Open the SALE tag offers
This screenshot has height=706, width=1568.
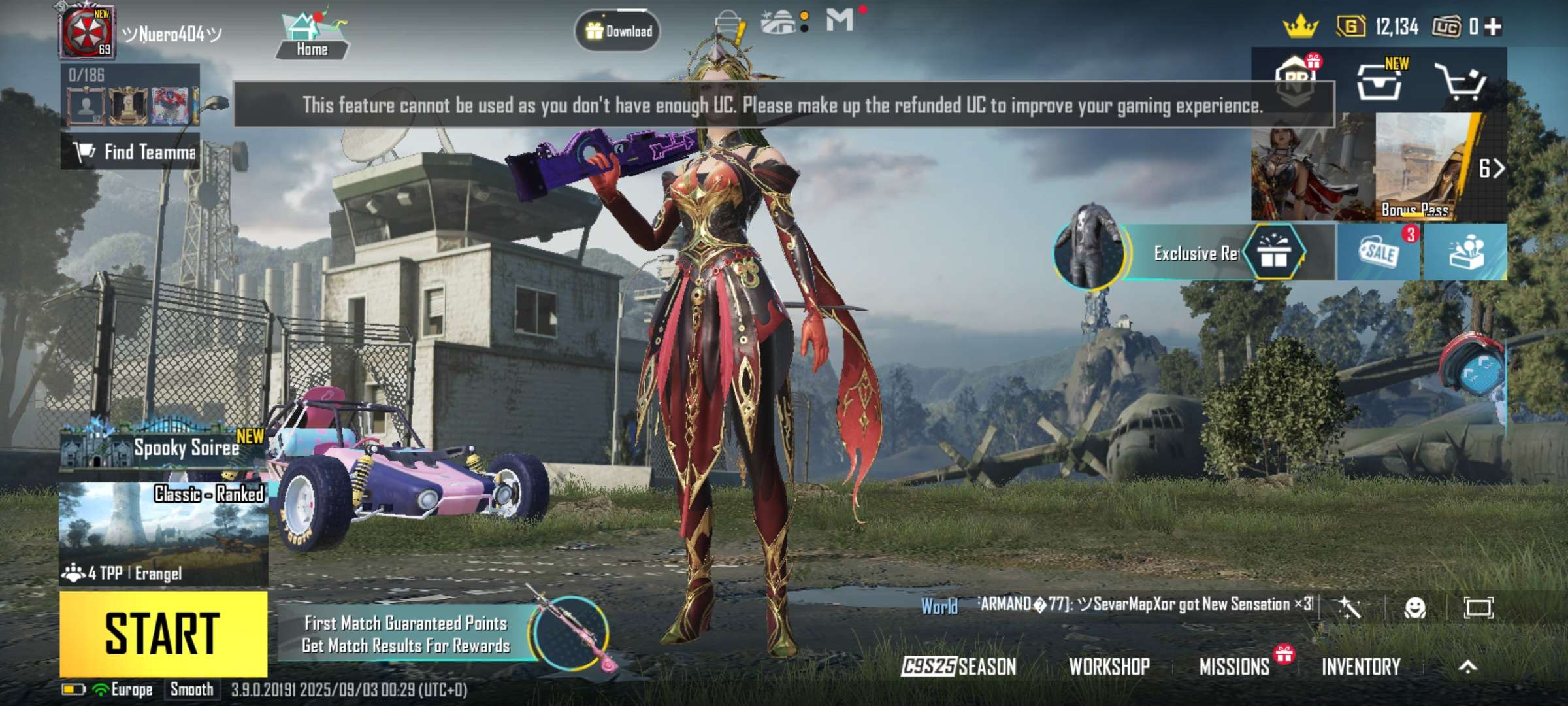coord(1379,252)
